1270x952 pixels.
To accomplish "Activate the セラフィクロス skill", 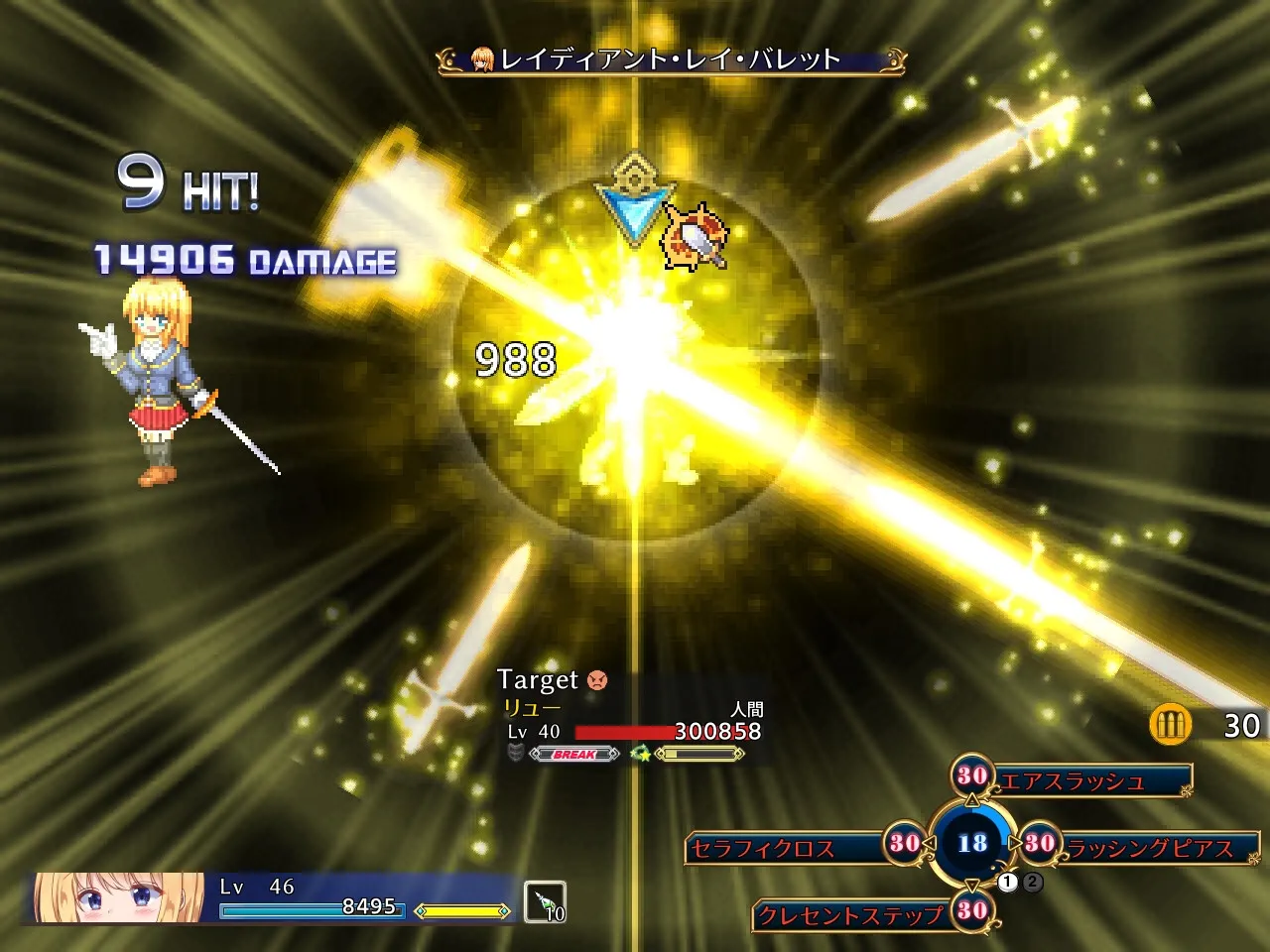I will click(763, 848).
